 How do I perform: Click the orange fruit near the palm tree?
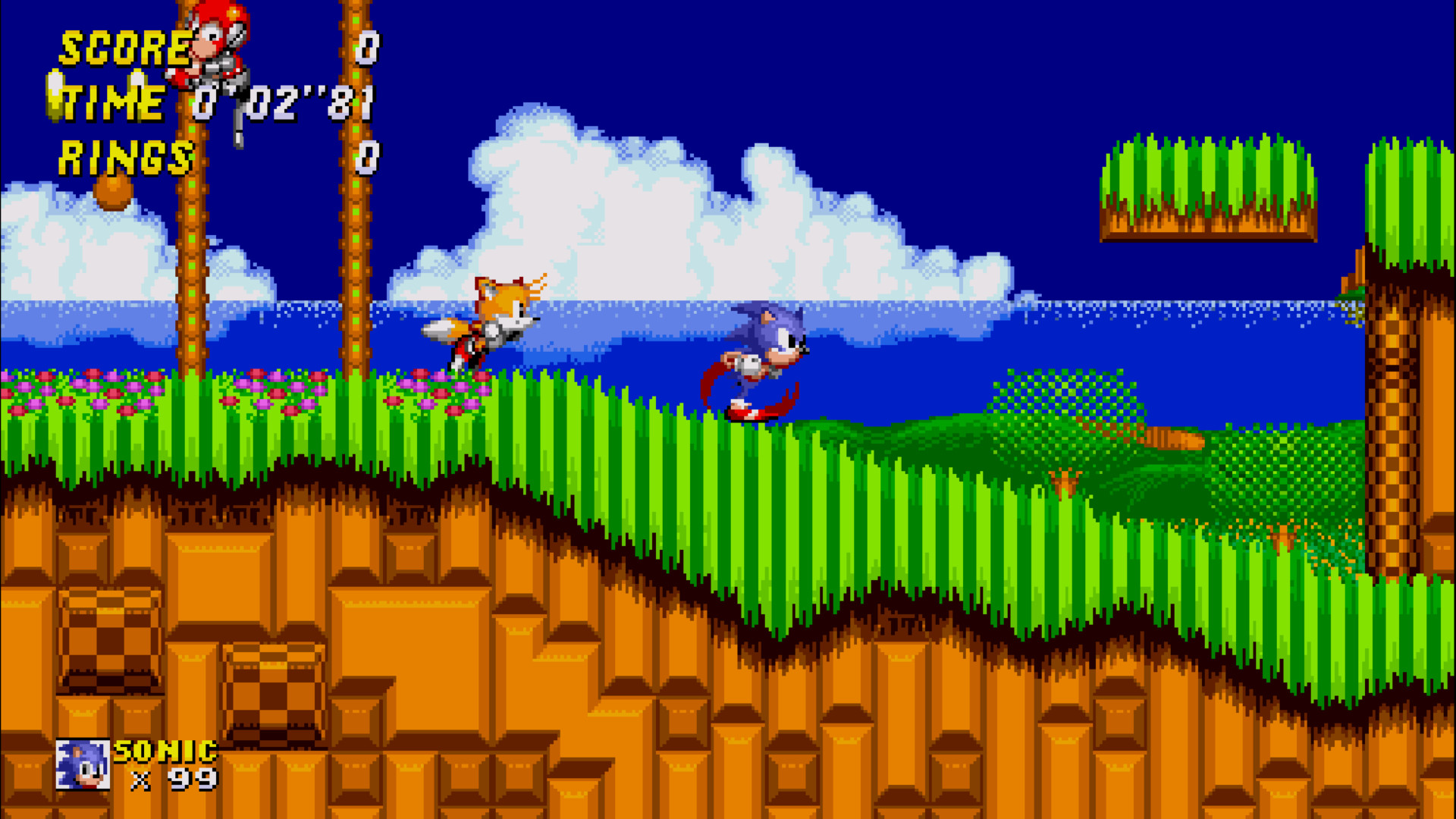click(x=114, y=191)
